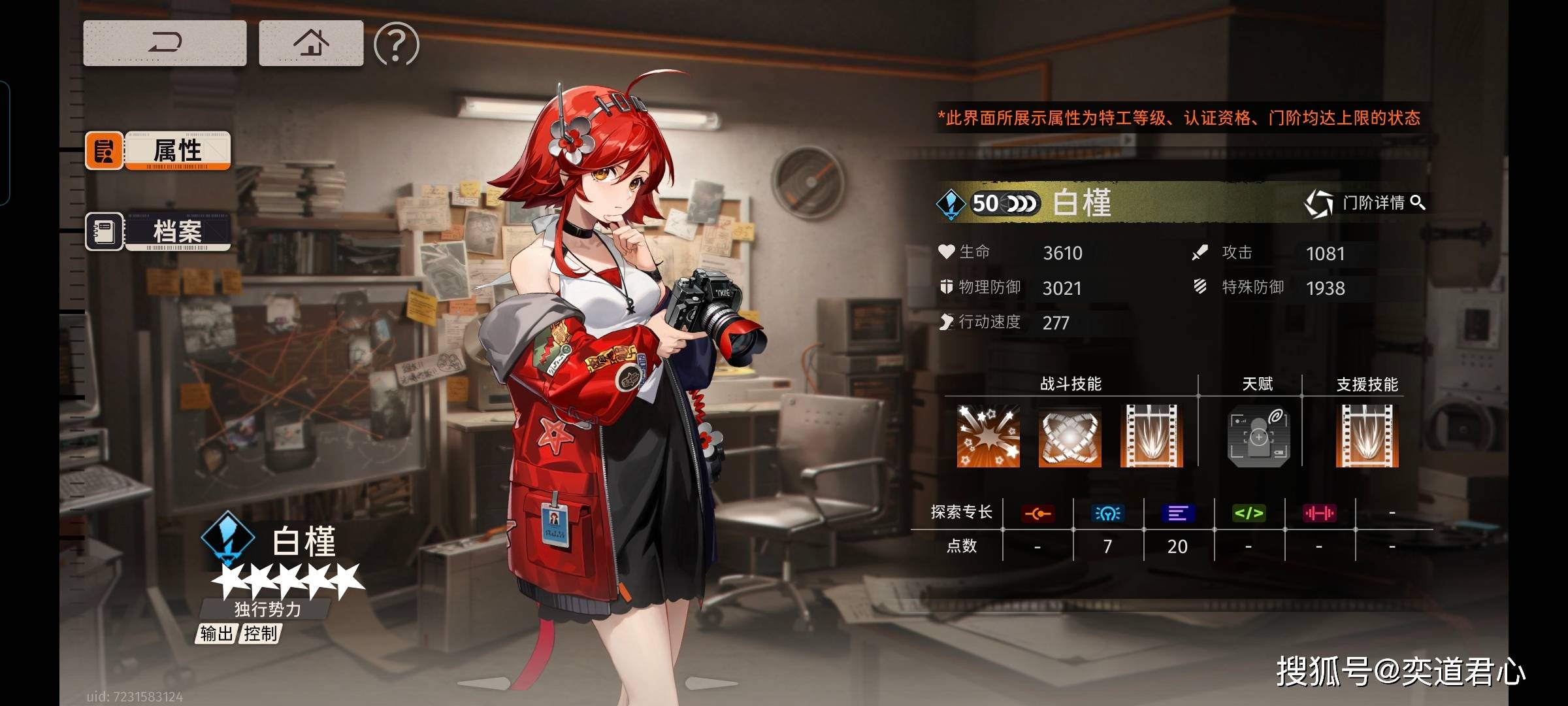The height and width of the screenshot is (706, 1568).
Task: Tap the 输出 role tag
Action: pyautogui.click(x=216, y=633)
